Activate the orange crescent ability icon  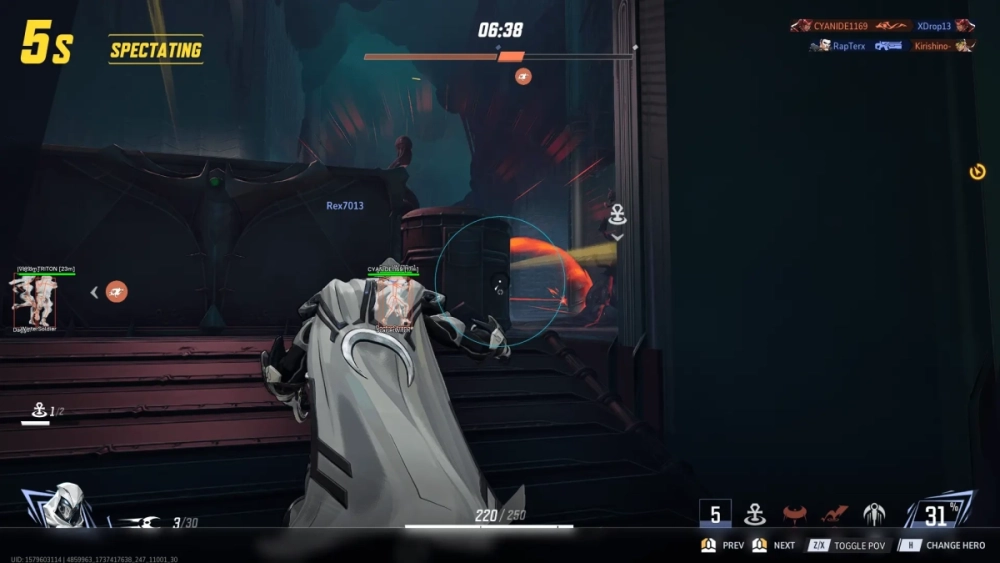point(795,514)
